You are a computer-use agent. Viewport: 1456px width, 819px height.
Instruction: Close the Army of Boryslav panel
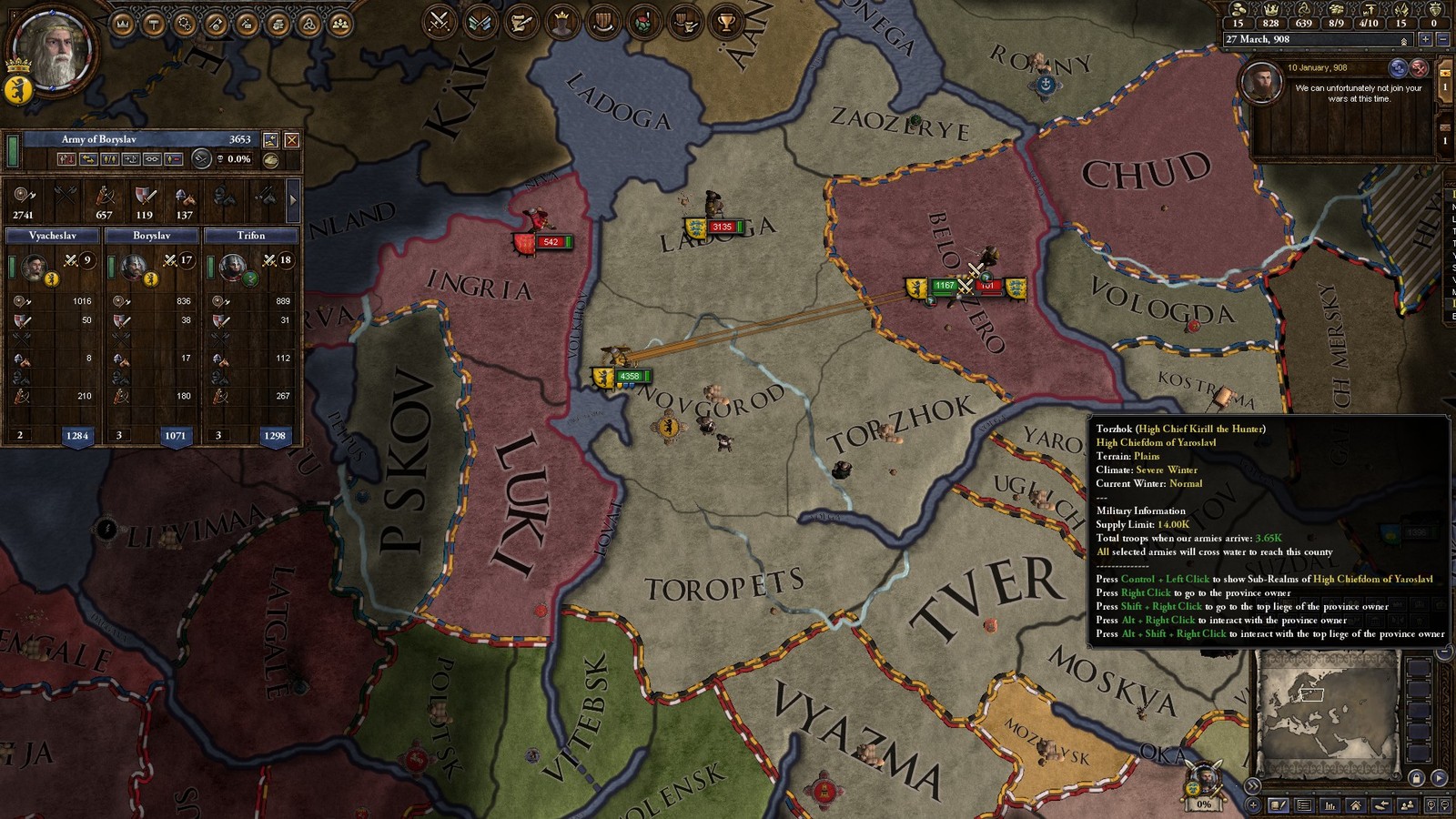point(291,140)
